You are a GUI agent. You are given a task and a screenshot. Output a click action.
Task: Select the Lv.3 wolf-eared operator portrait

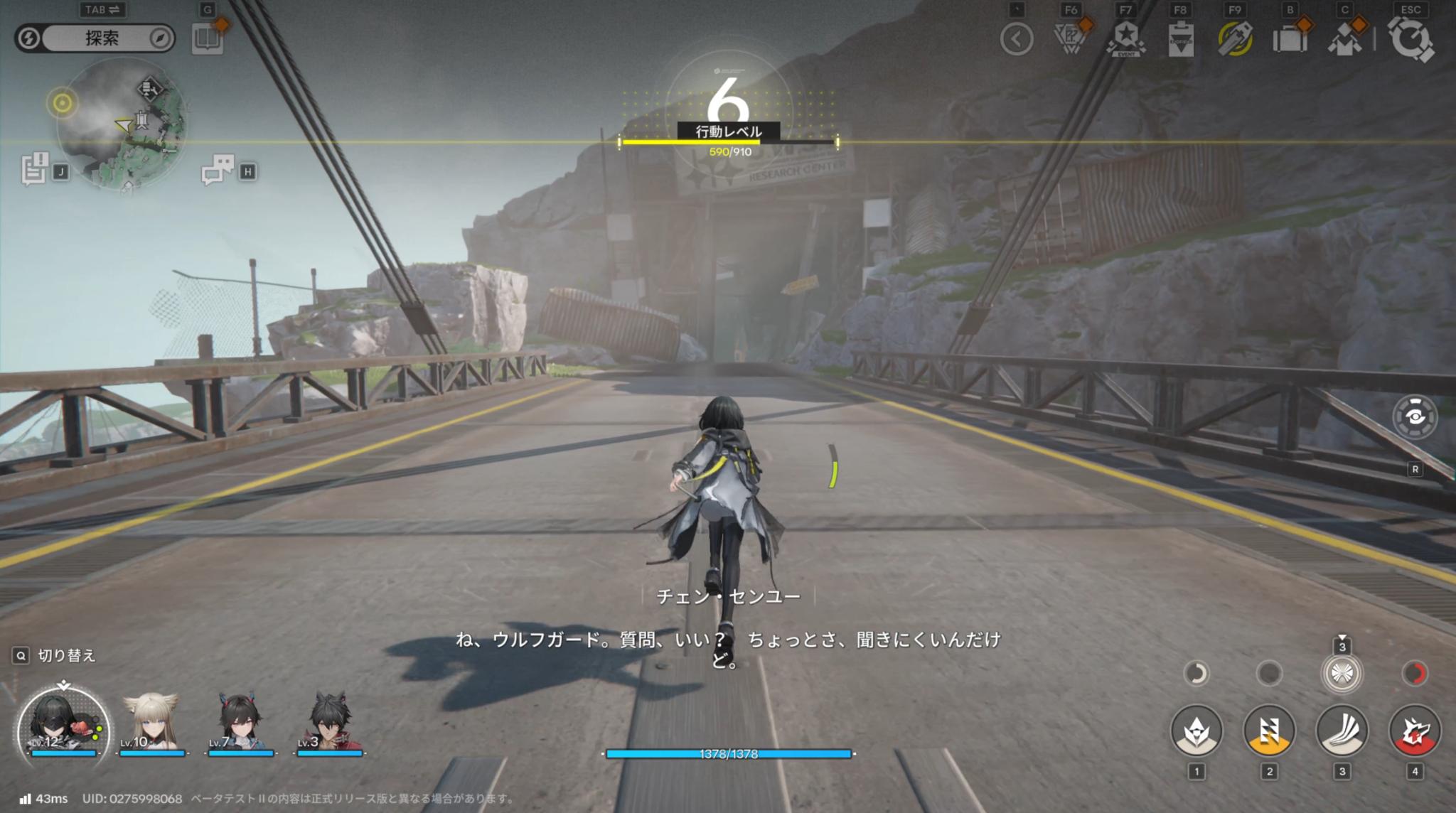point(328,721)
